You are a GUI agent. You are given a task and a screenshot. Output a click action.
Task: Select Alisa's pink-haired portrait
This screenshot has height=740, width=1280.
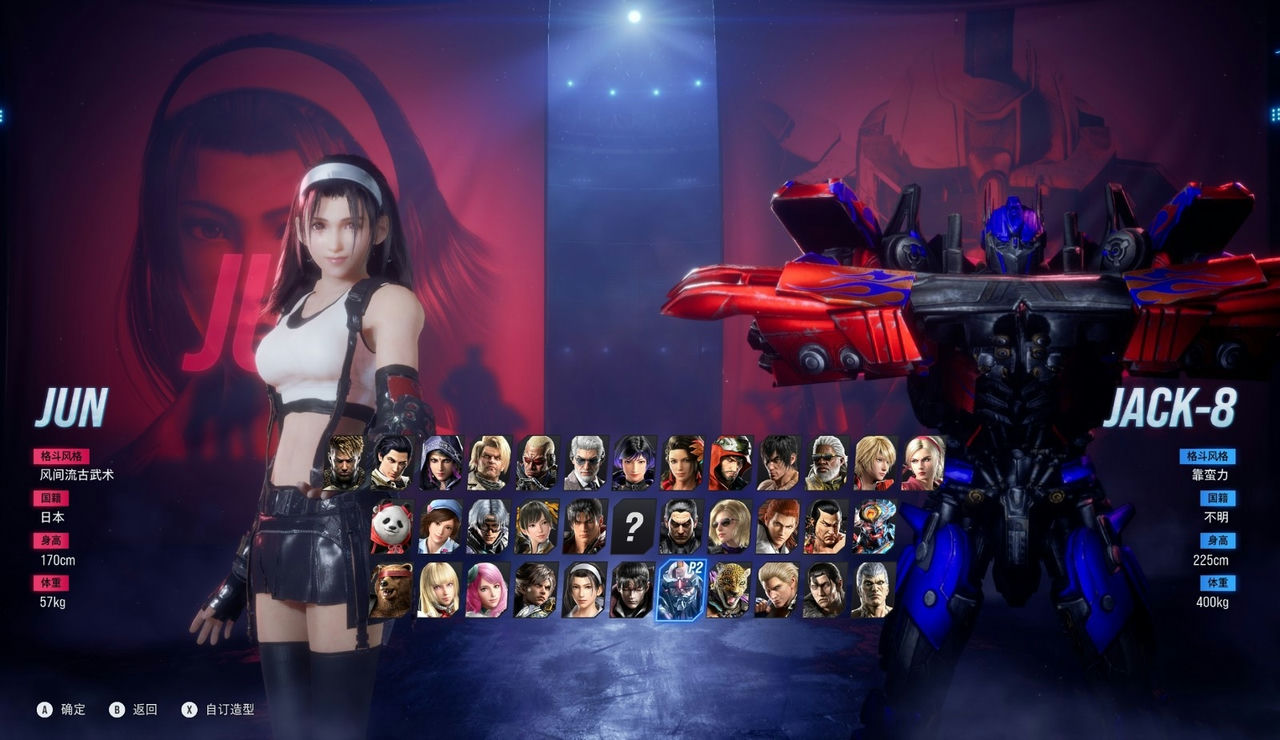click(485, 590)
